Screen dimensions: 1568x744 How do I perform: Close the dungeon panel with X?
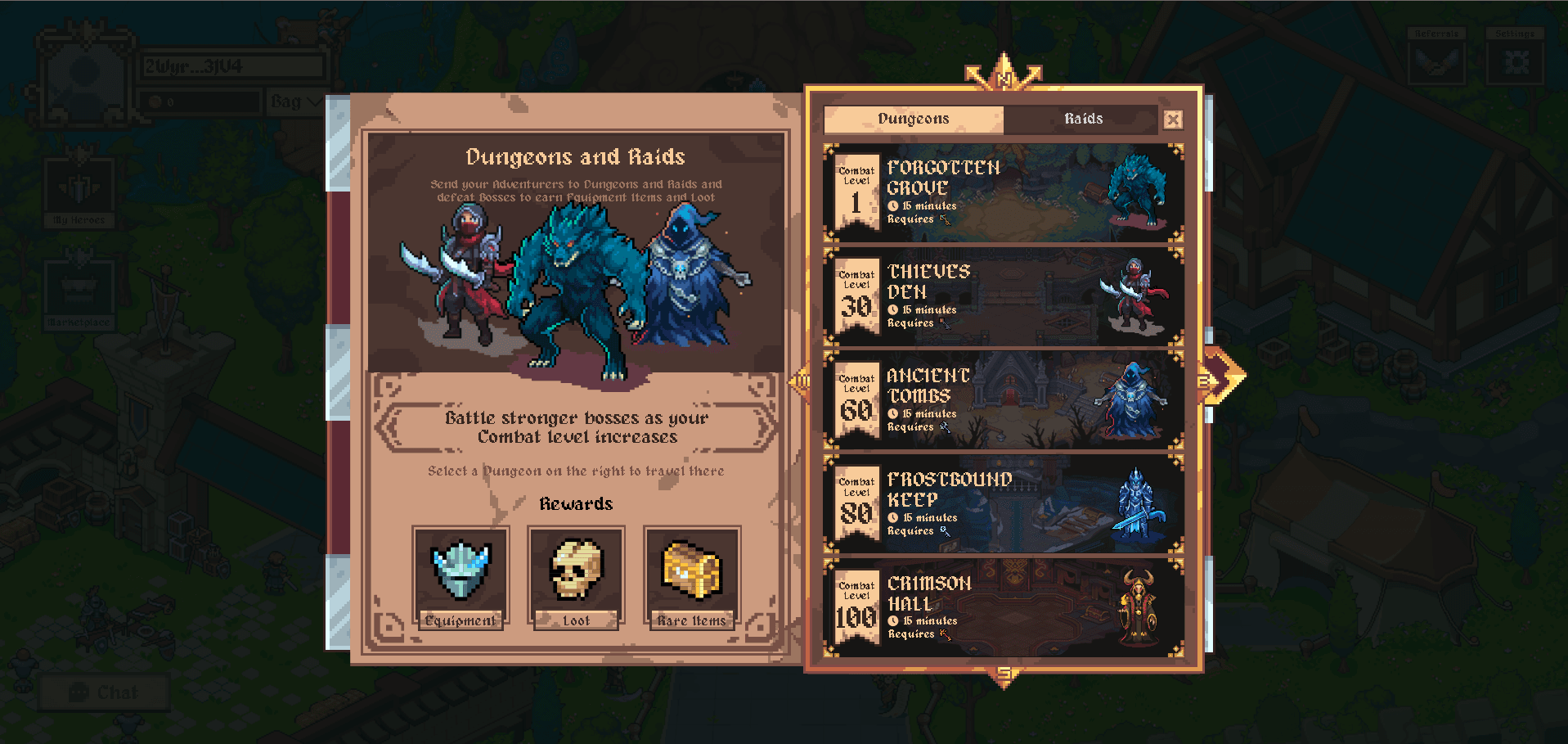1173,120
